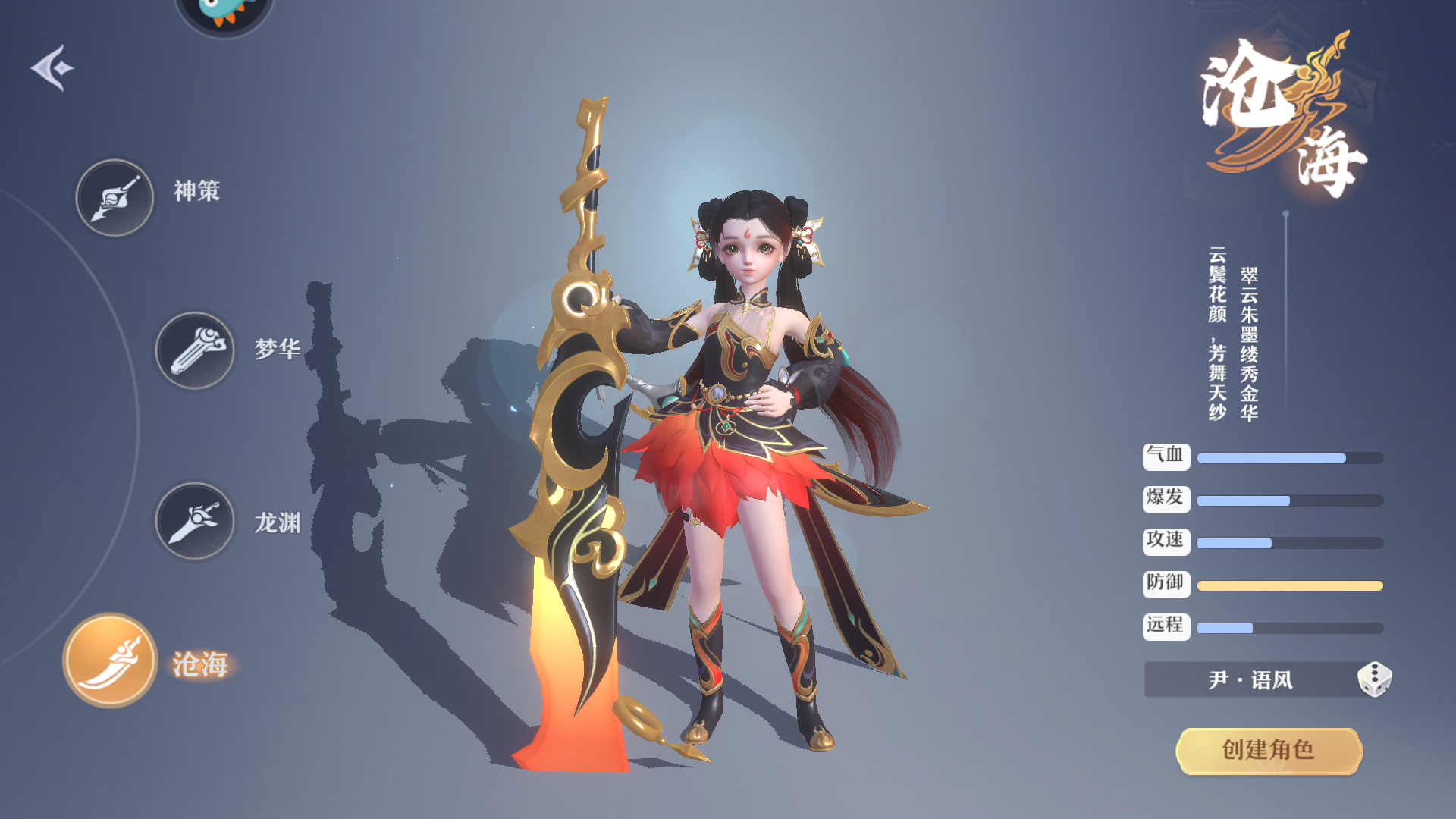
Task: Open the partially hidden mascot icon at top
Action: pyautogui.click(x=224, y=14)
